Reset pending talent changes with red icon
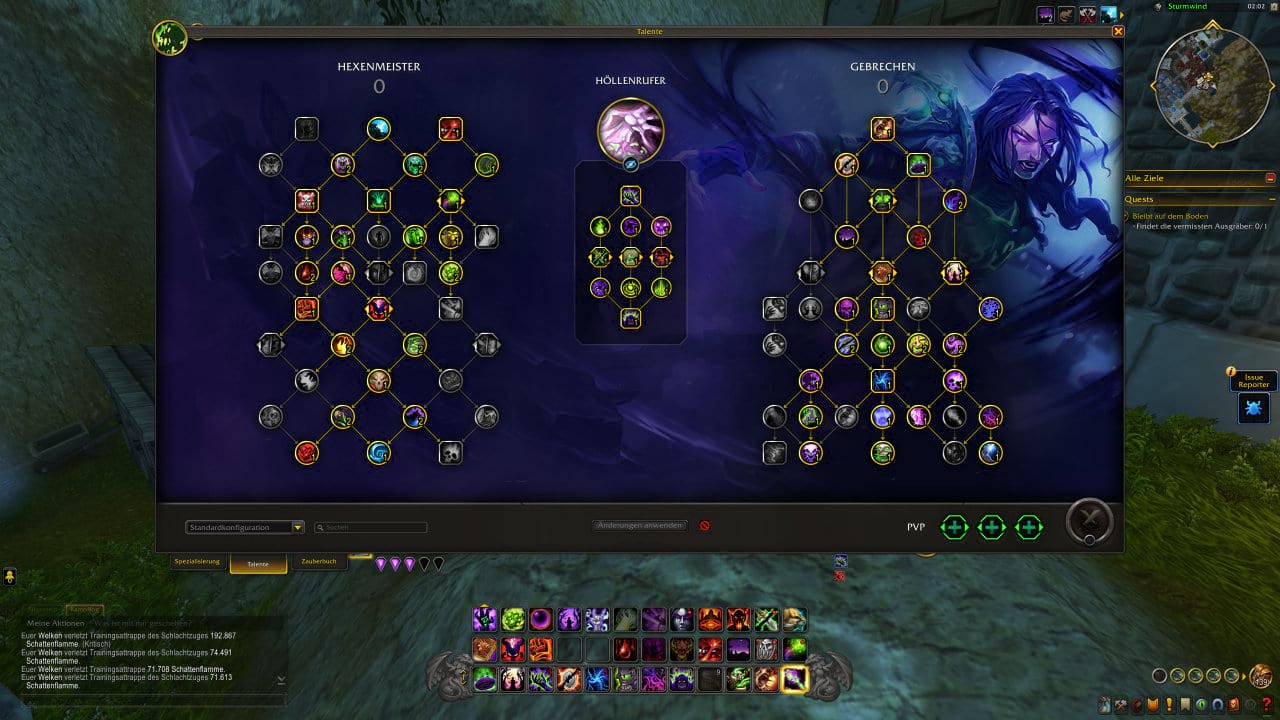 [x=705, y=525]
